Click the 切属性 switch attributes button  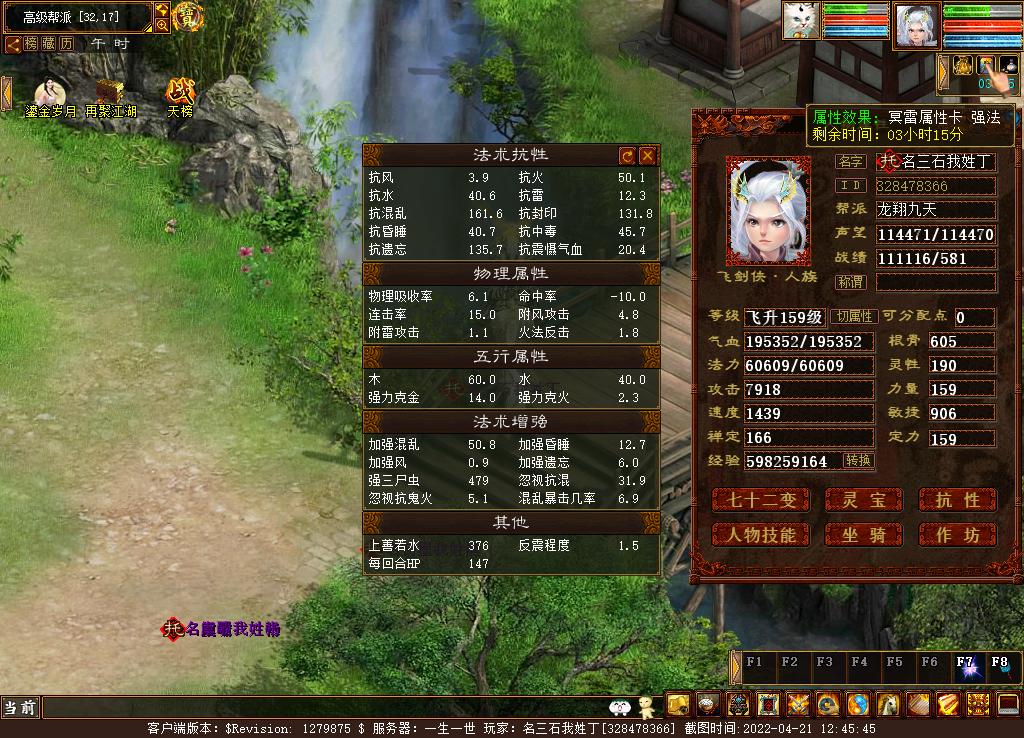coord(855,317)
